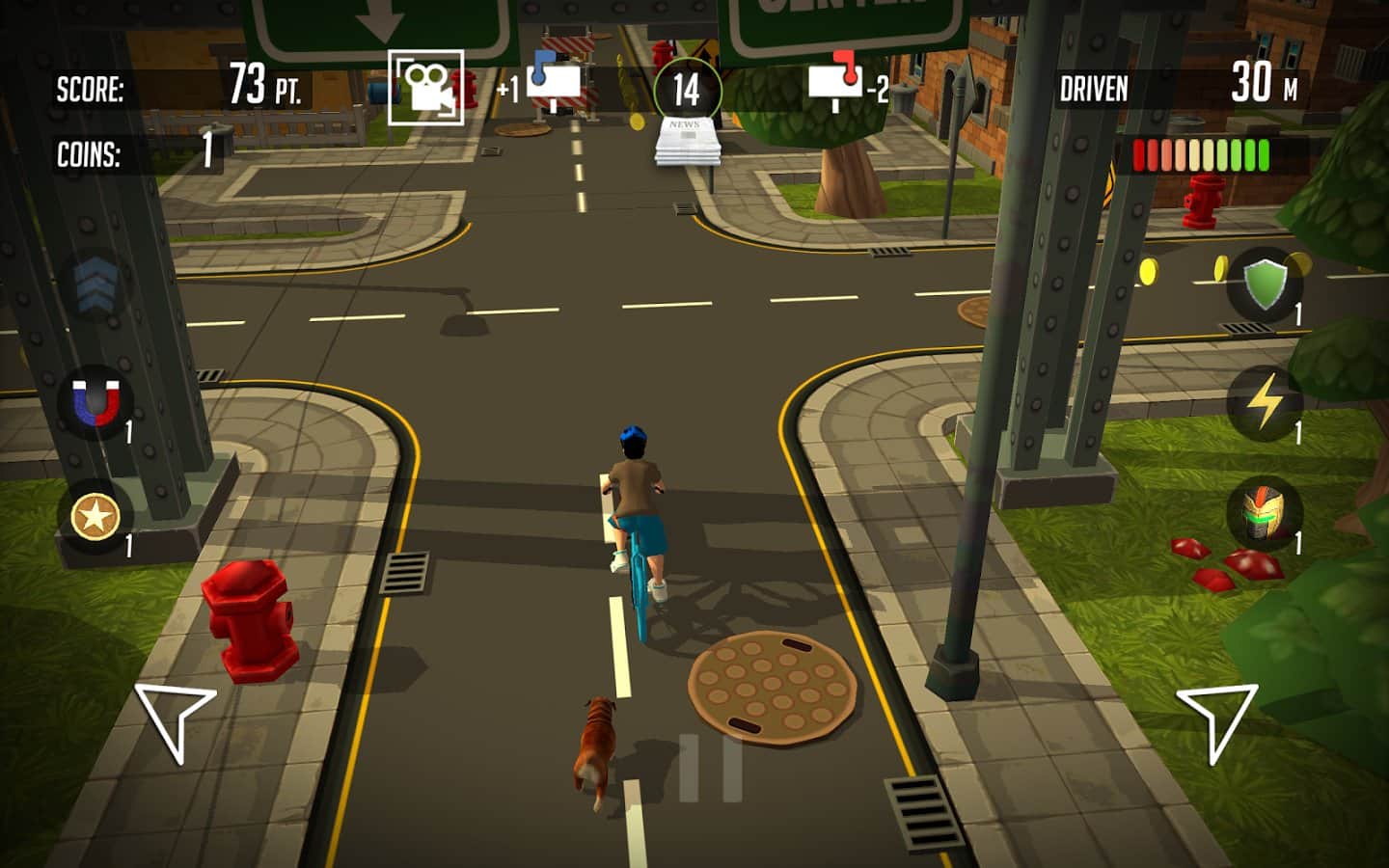
Task: Trigger the lightning bolt speed boost
Action: pyautogui.click(x=1265, y=402)
